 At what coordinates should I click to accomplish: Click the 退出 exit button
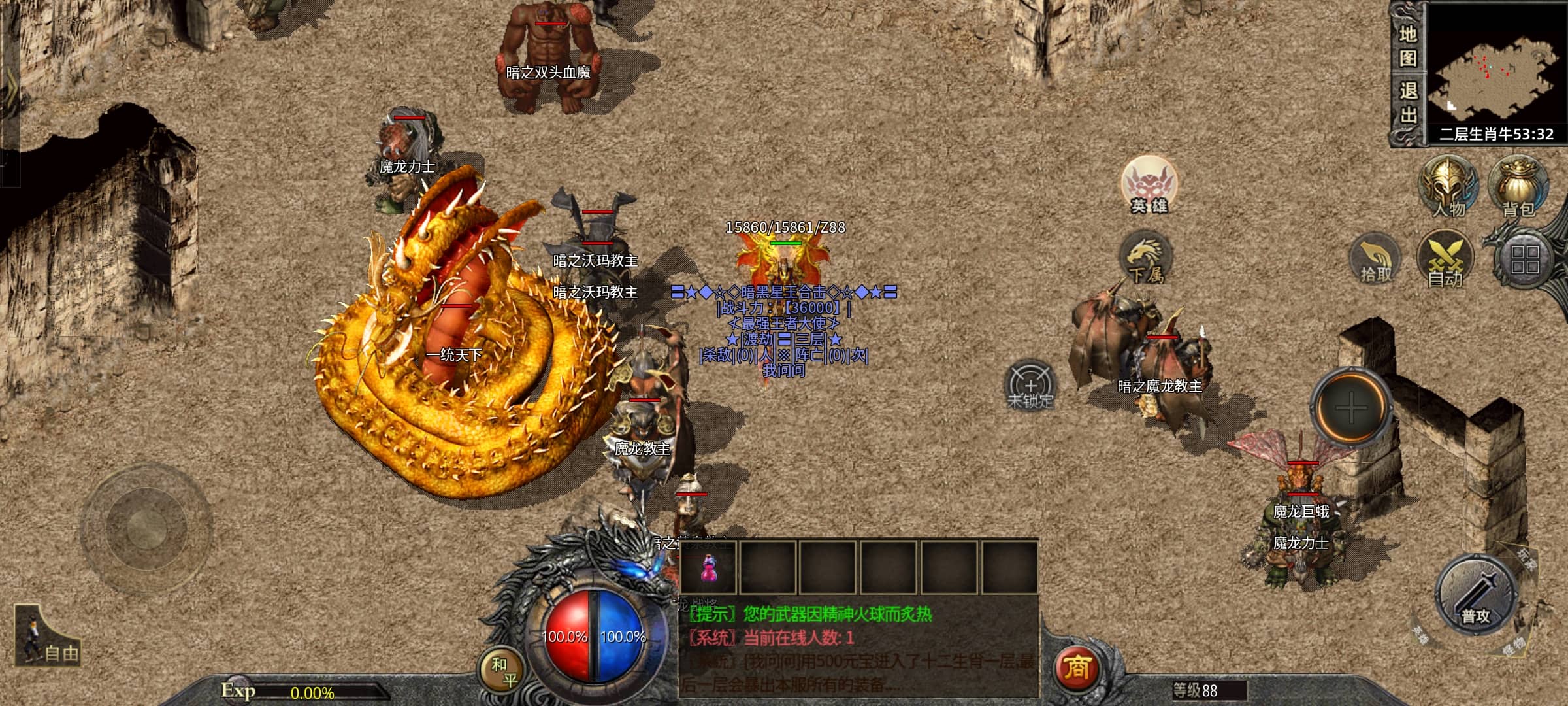[x=1407, y=103]
